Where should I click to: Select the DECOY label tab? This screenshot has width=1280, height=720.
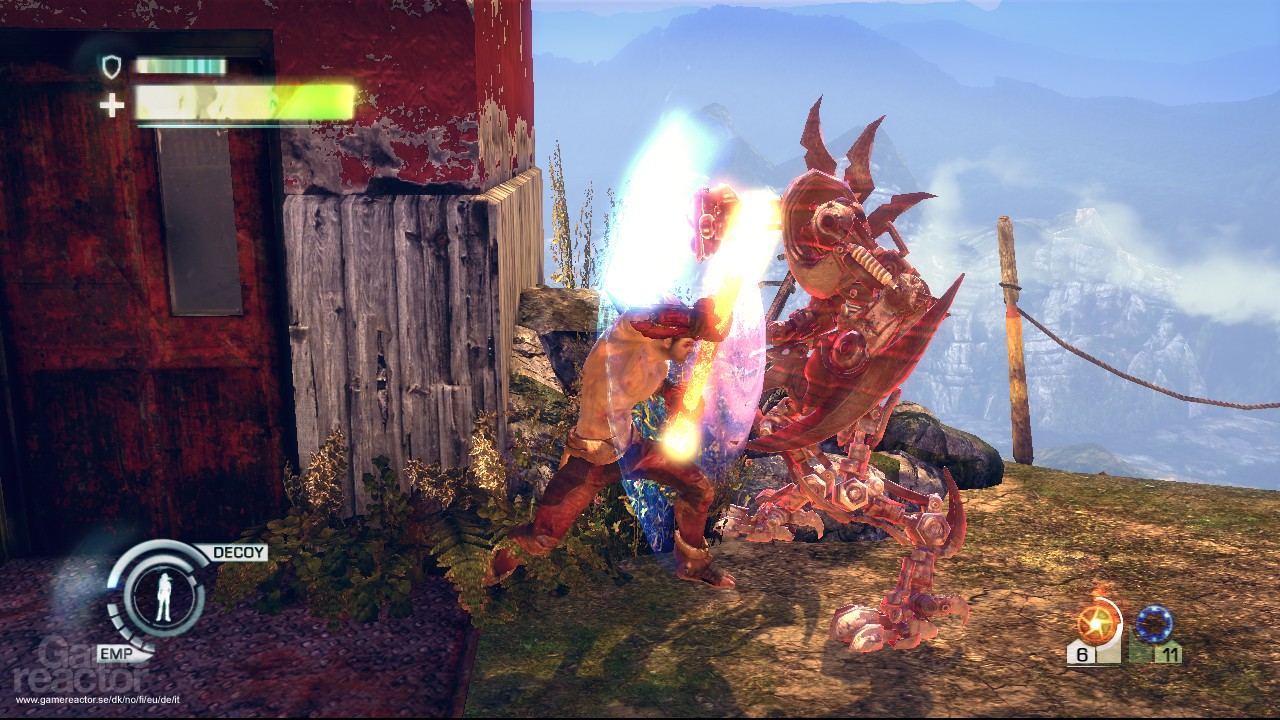click(240, 552)
